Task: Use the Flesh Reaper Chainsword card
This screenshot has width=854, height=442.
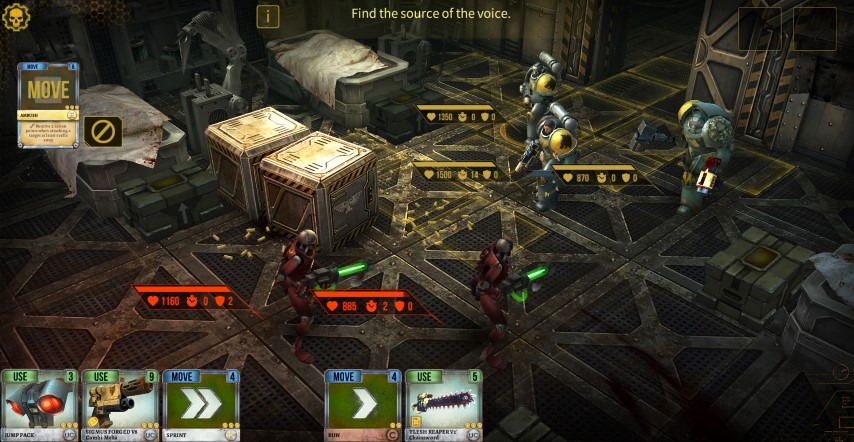Action: pyautogui.click(x=444, y=405)
